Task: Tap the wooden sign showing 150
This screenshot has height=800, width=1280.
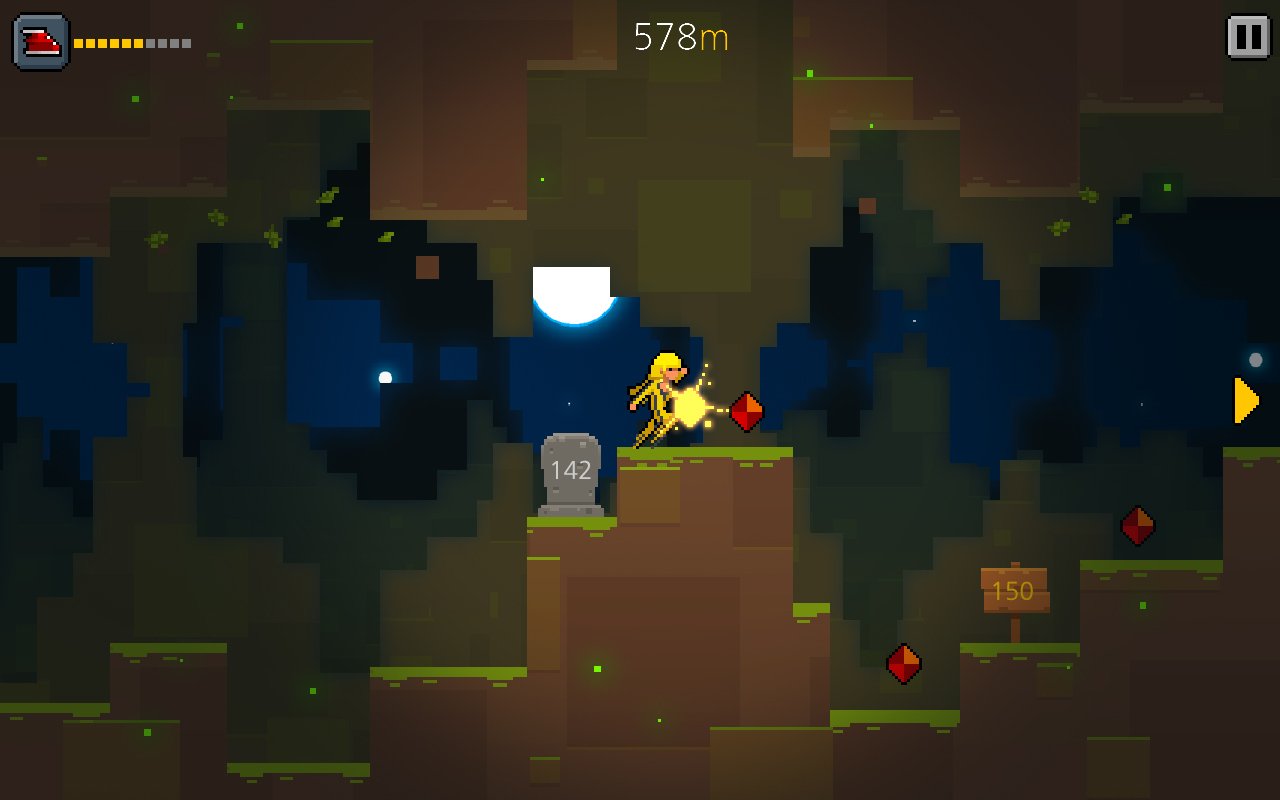Action: (x=1015, y=588)
